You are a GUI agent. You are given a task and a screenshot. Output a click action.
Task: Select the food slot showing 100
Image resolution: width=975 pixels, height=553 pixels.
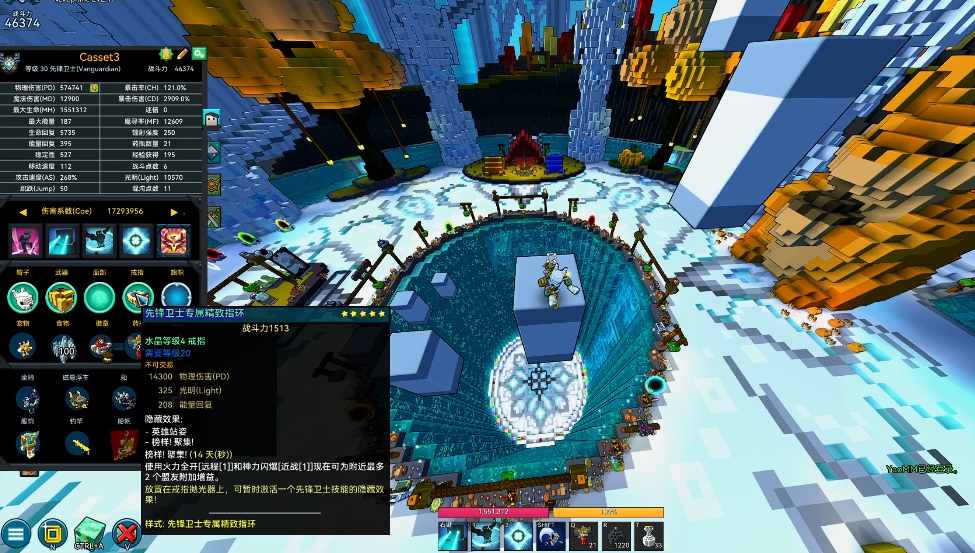pos(62,347)
